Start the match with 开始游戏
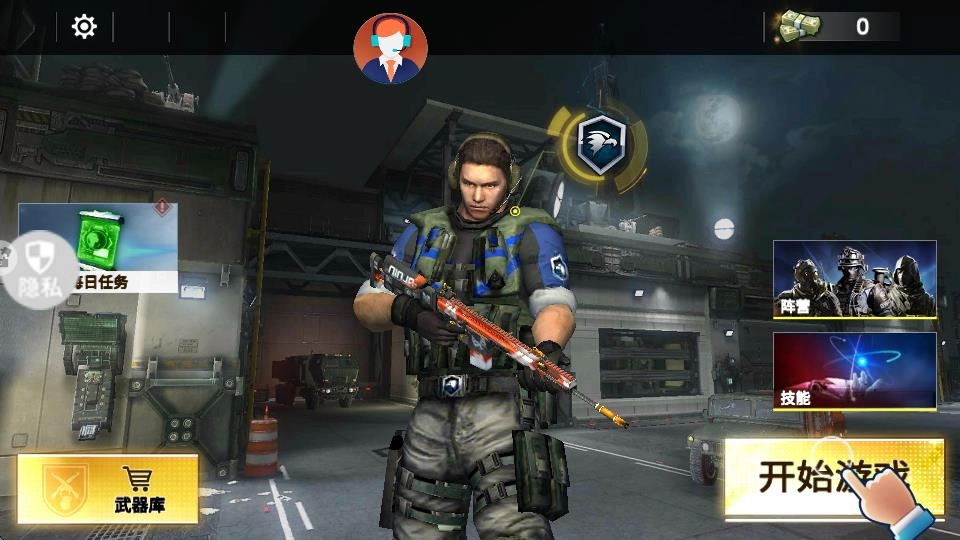Image resolution: width=960 pixels, height=540 pixels. 834,477
